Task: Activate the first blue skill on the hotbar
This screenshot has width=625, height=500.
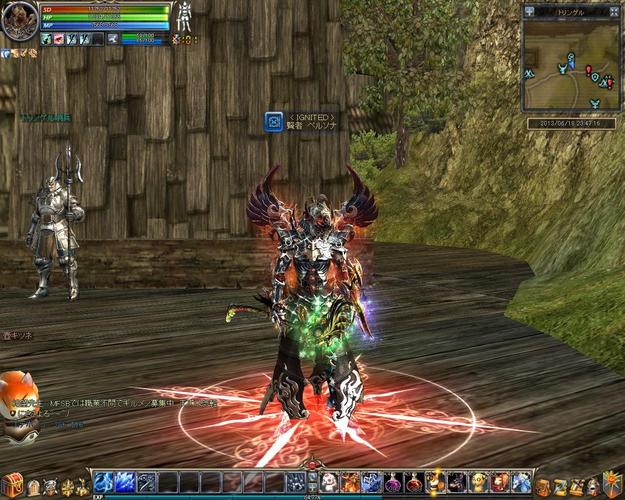Action: coord(103,481)
